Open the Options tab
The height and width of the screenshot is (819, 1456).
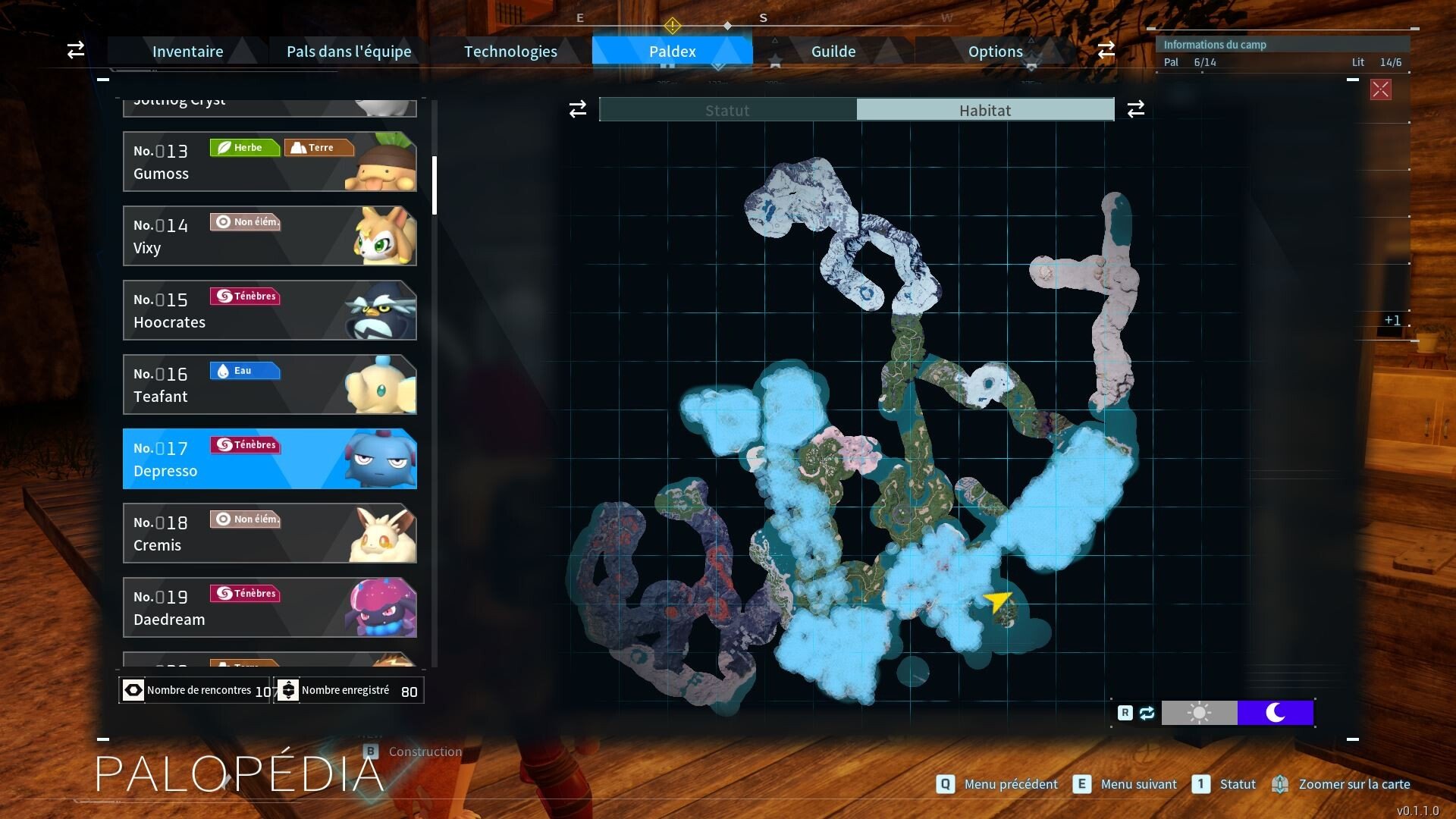tap(995, 52)
